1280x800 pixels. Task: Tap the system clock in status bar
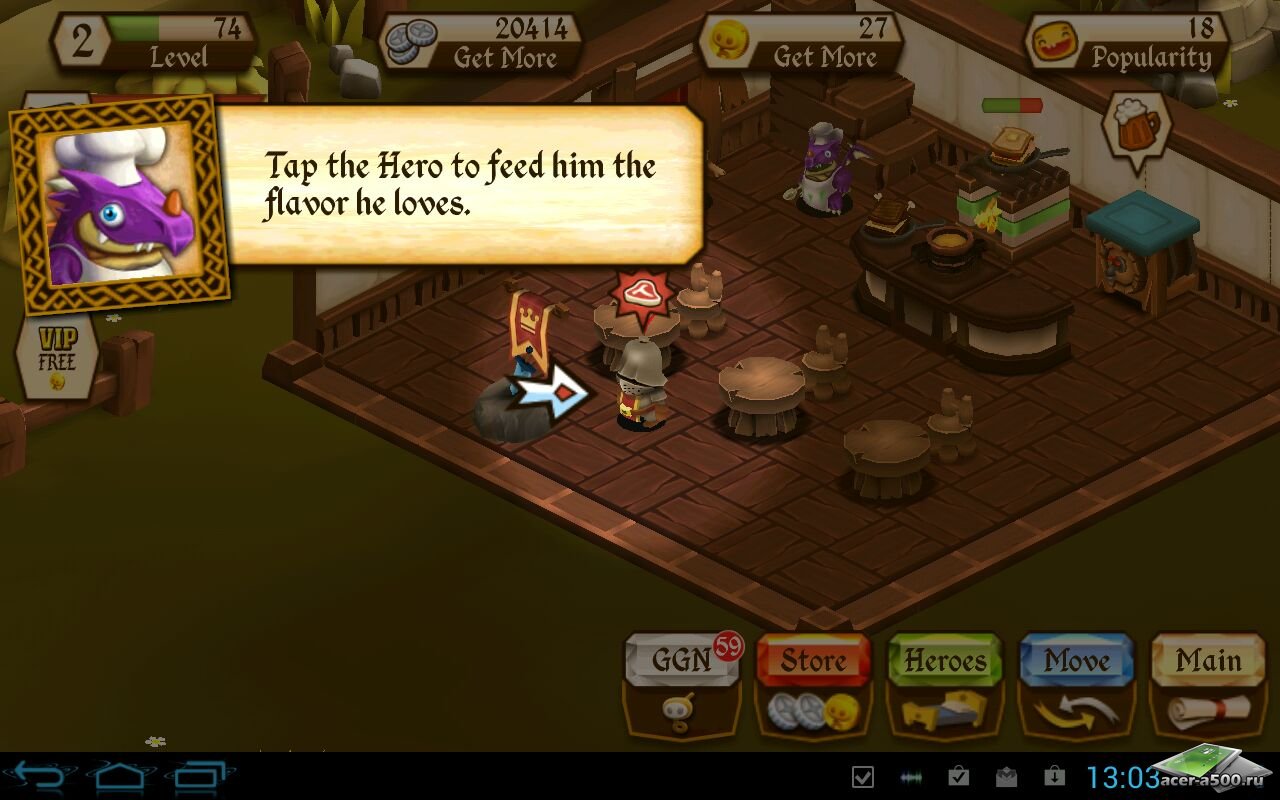tap(1121, 776)
